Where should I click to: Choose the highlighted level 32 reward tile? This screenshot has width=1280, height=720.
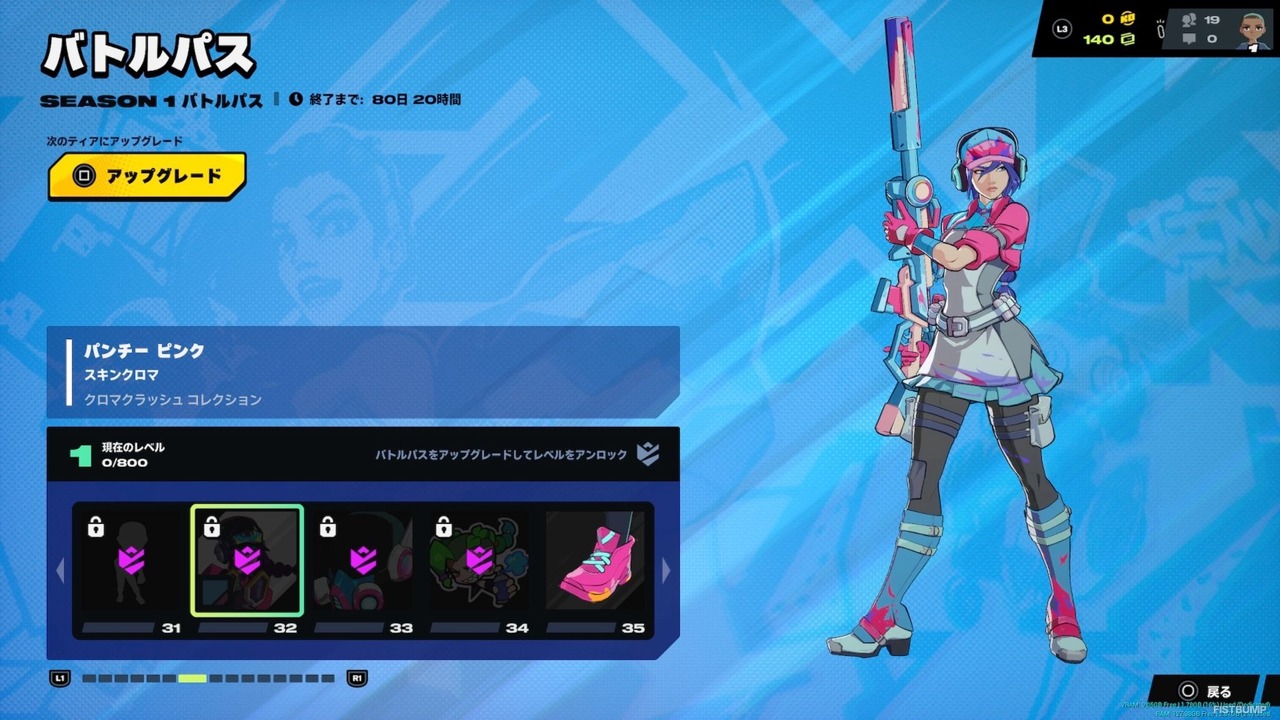pos(247,560)
